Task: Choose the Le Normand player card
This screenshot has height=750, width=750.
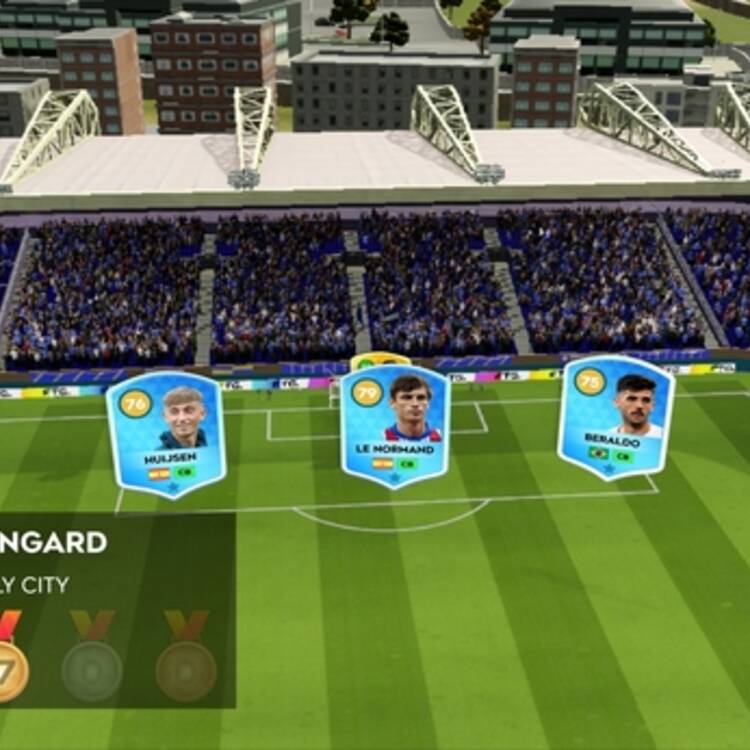Action: pos(395,425)
